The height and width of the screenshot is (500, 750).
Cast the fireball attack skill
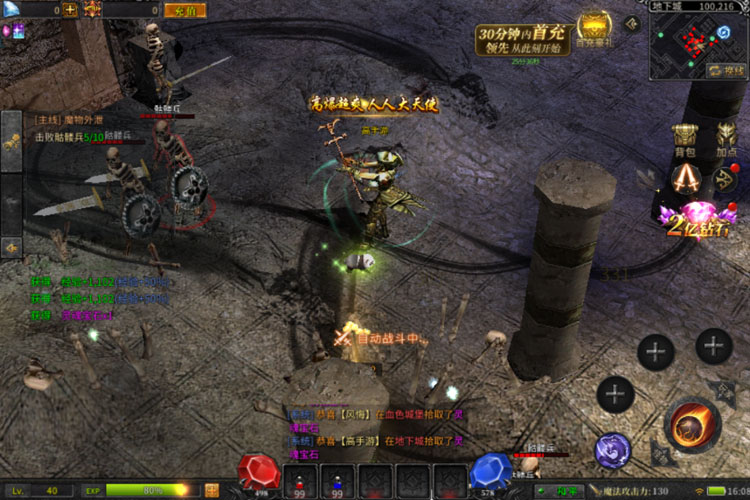coord(691,425)
